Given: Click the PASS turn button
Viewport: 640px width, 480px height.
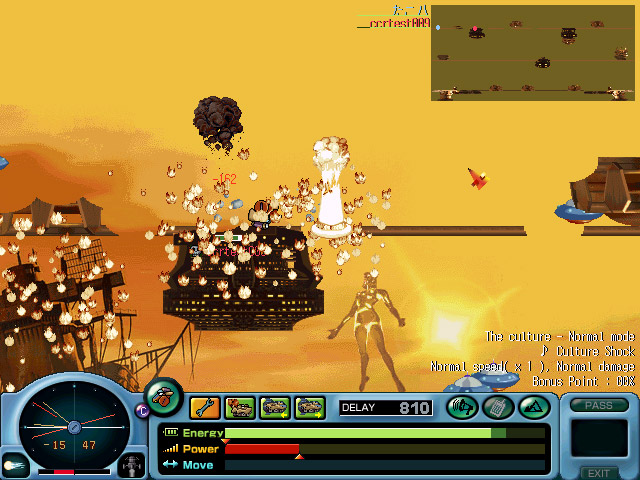Looking at the screenshot, I should coord(599,405).
